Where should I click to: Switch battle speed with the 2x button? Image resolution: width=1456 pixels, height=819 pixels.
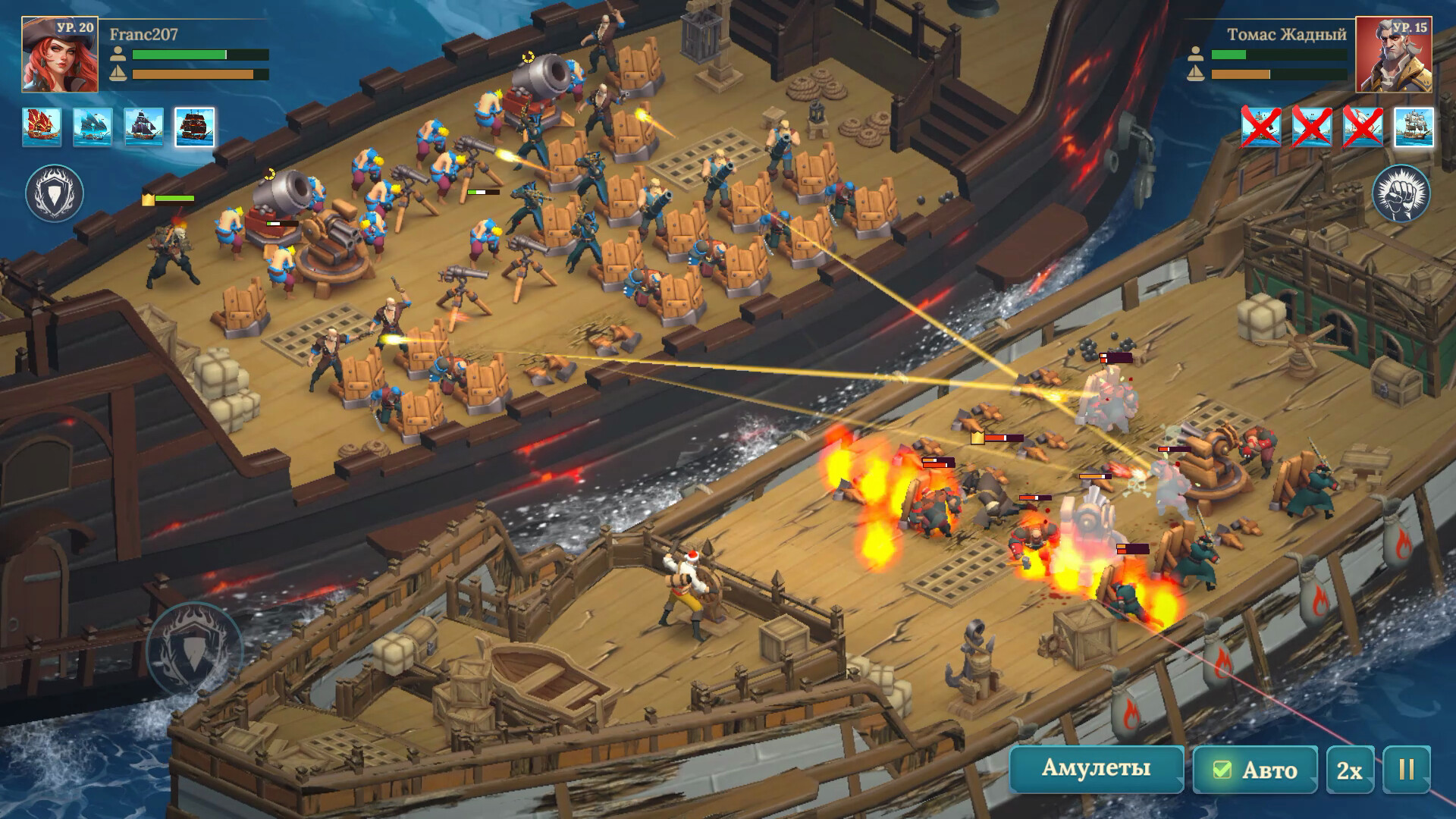1349,770
